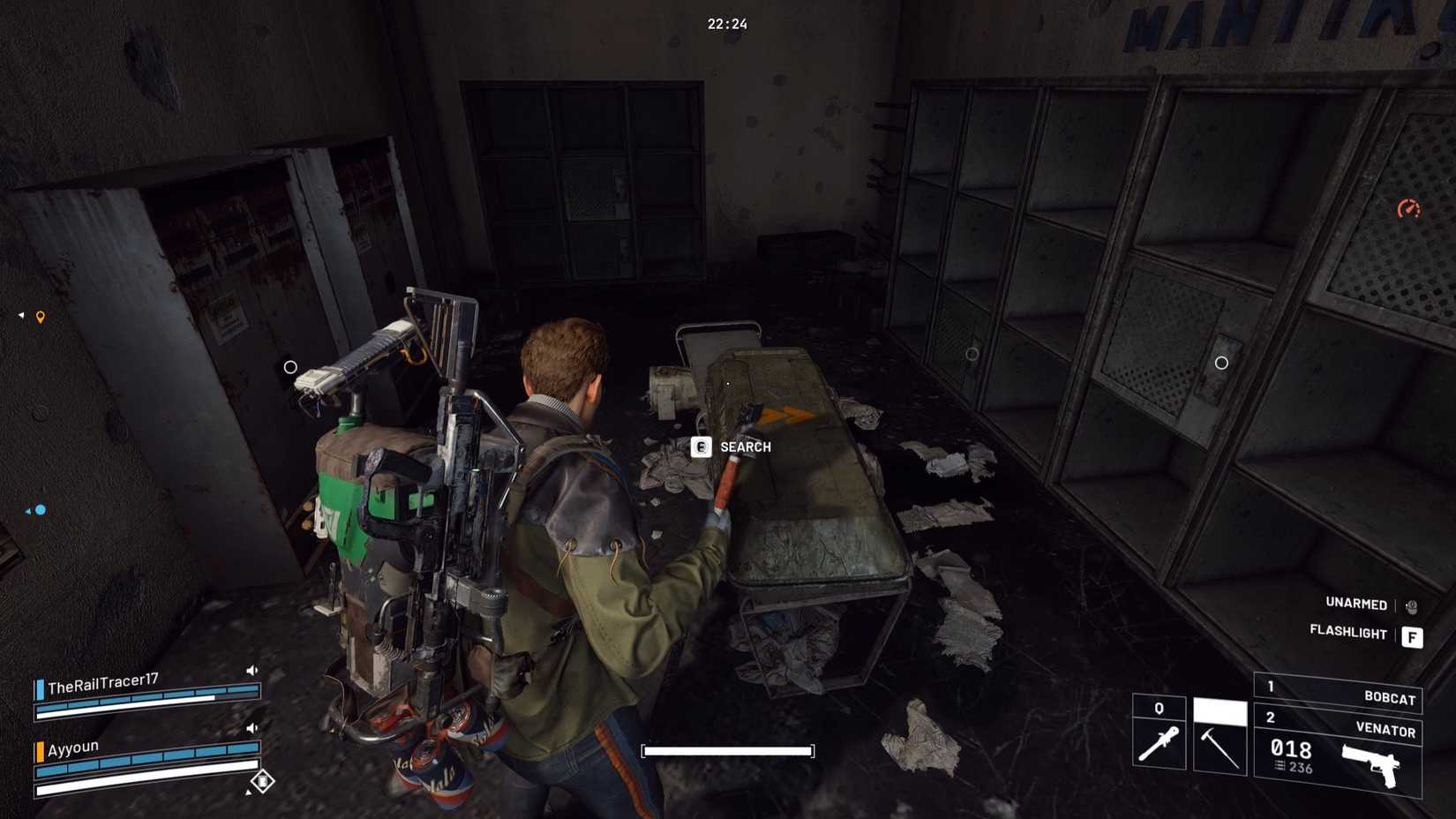
Task: Expand the small arrow under Ayyoun's indicator
Action: point(249,793)
